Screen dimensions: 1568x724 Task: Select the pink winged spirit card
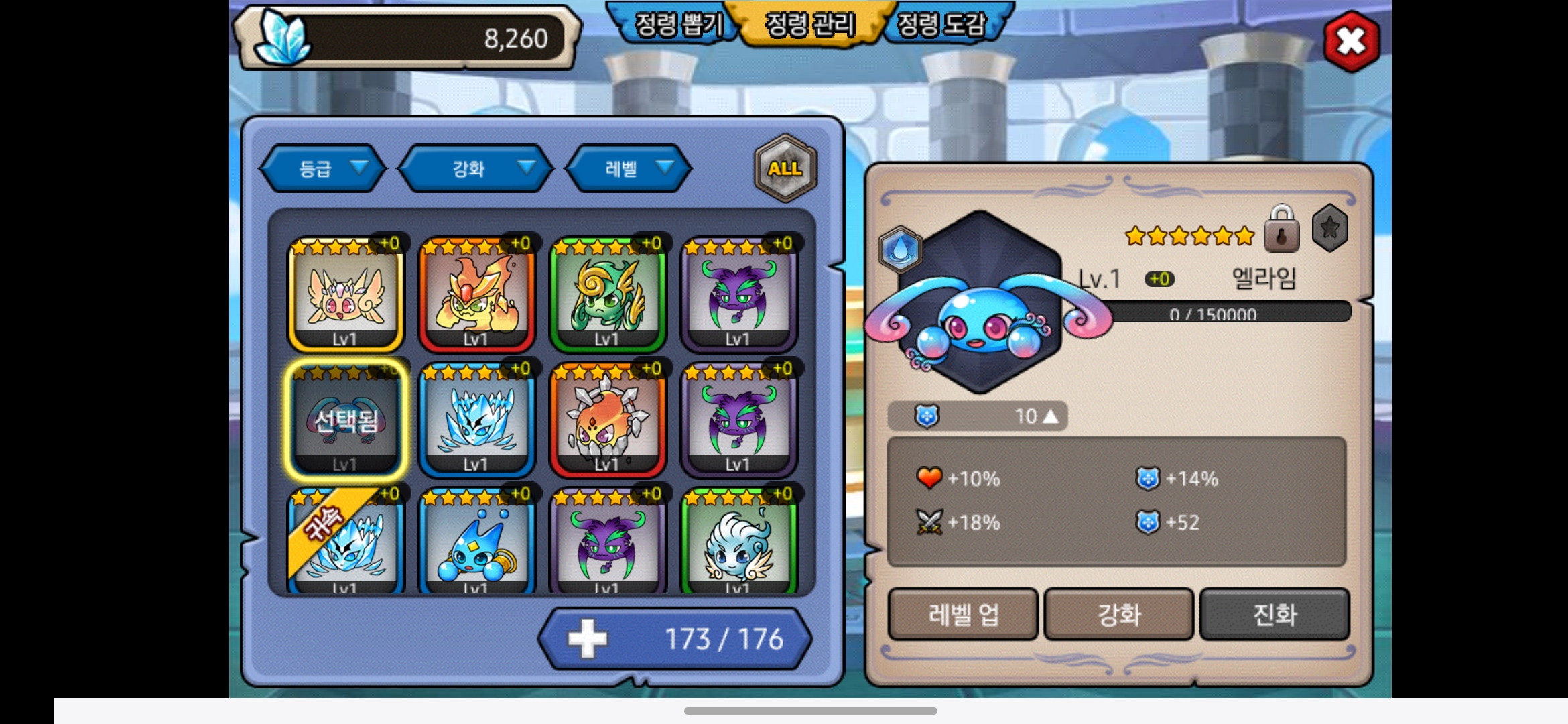coord(345,295)
